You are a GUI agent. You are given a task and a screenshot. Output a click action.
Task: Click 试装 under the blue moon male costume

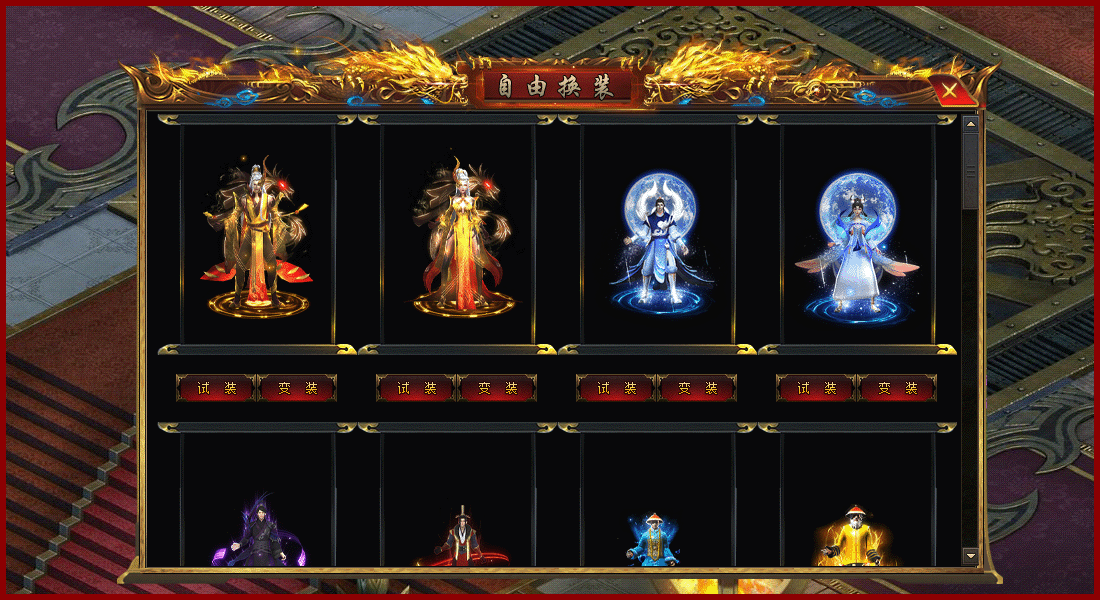point(617,388)
